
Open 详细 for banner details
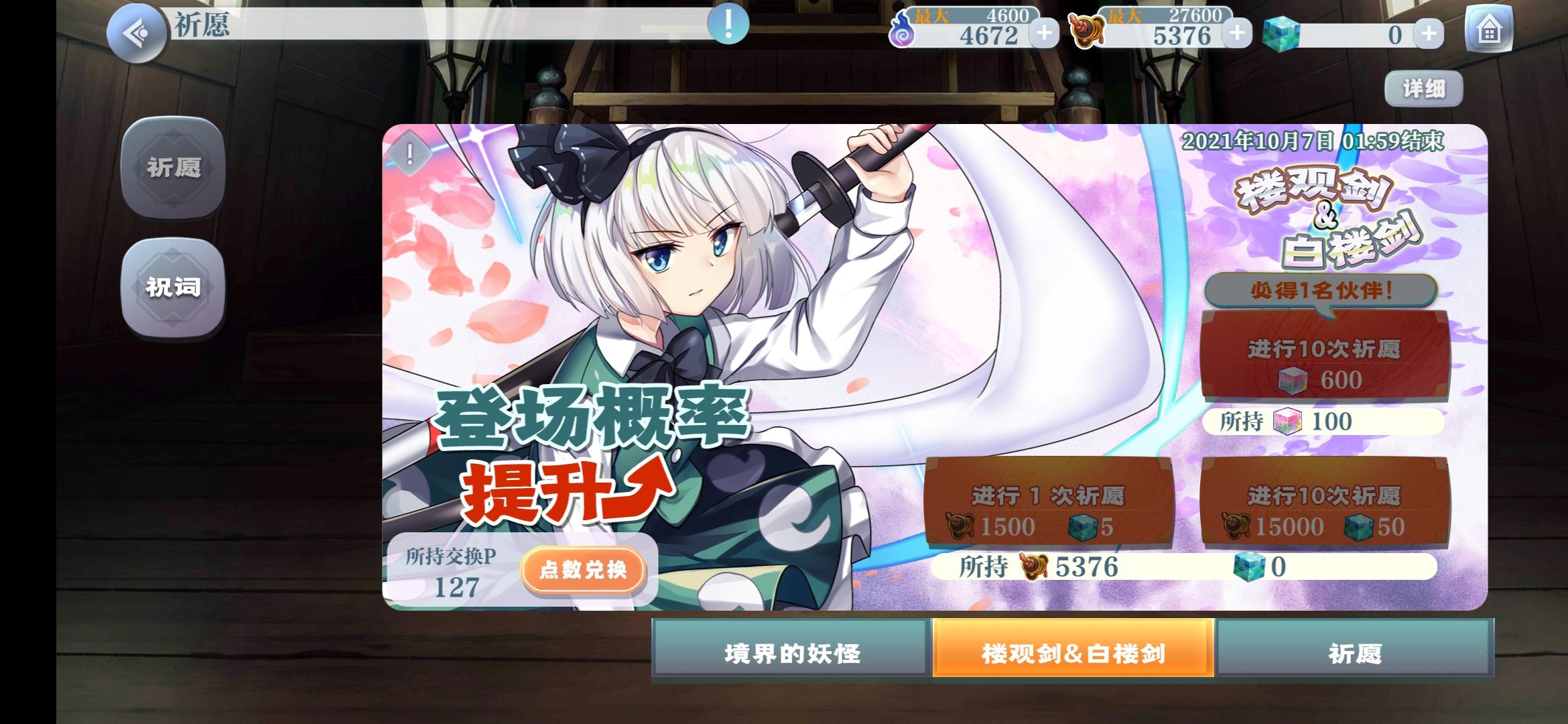[x=1423, y=88]
